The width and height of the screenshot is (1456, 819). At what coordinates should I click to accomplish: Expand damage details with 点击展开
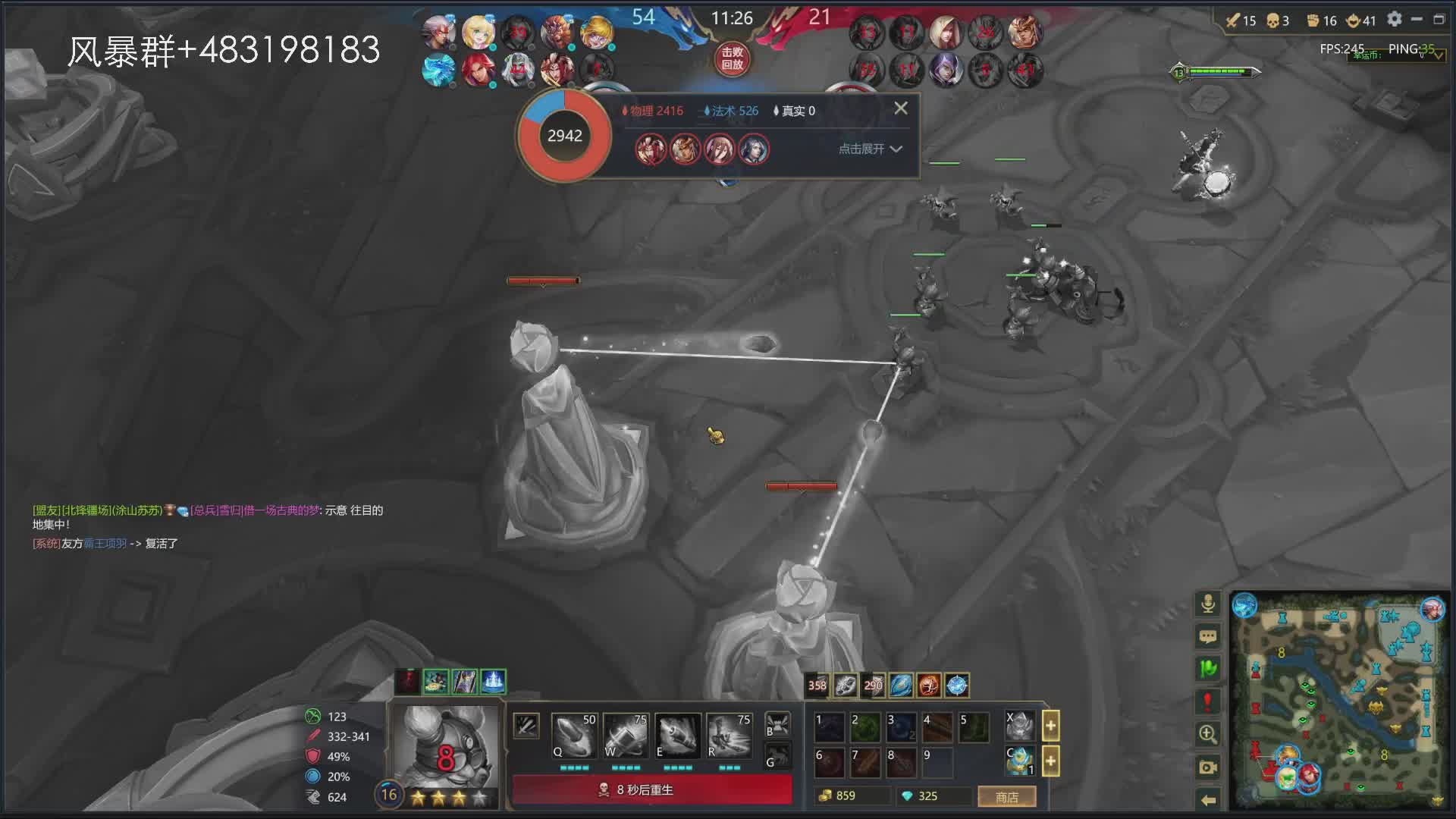[870, 149]
